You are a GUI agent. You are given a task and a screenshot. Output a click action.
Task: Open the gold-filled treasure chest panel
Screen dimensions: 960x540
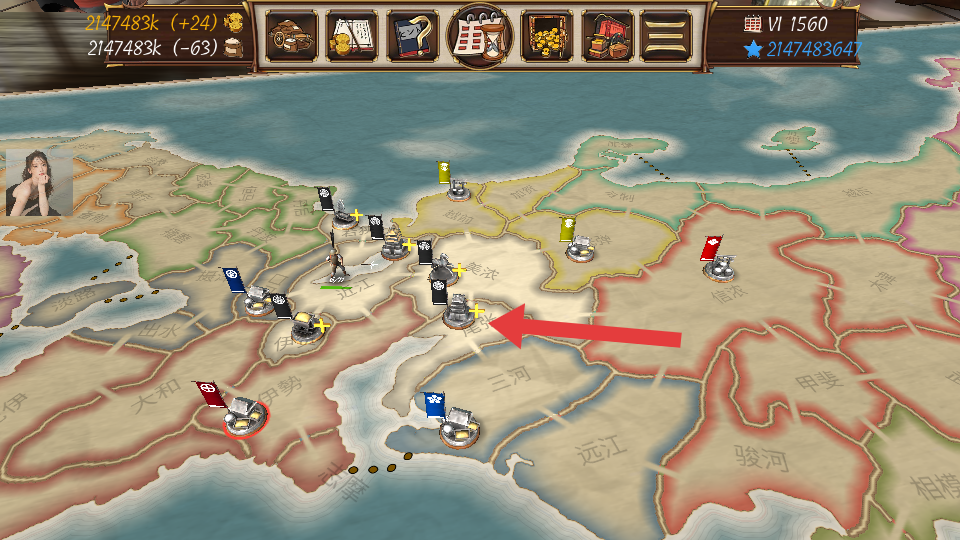[547, 37]
